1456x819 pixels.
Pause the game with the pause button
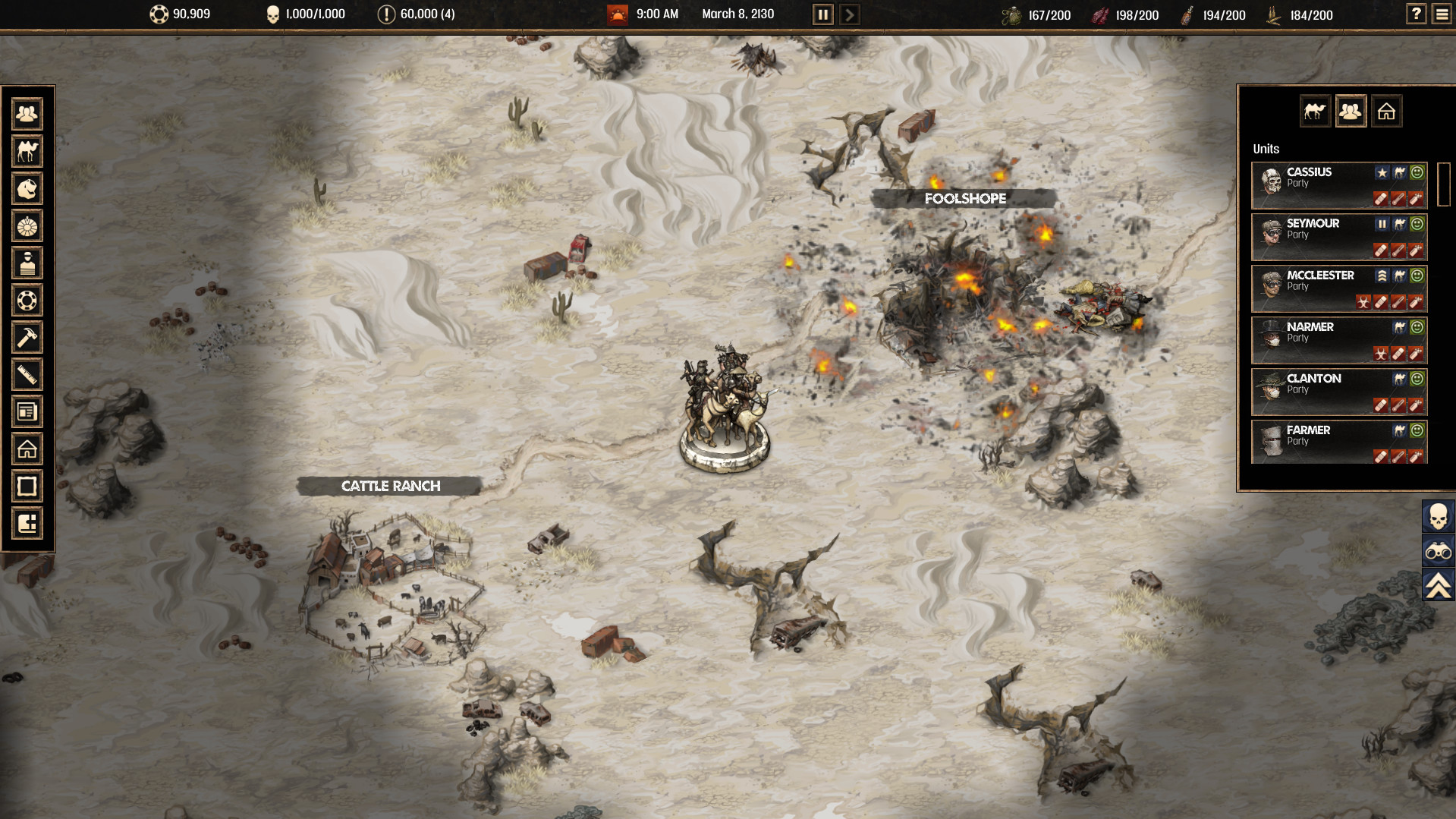pyautogui.click(x=822, y=14)
